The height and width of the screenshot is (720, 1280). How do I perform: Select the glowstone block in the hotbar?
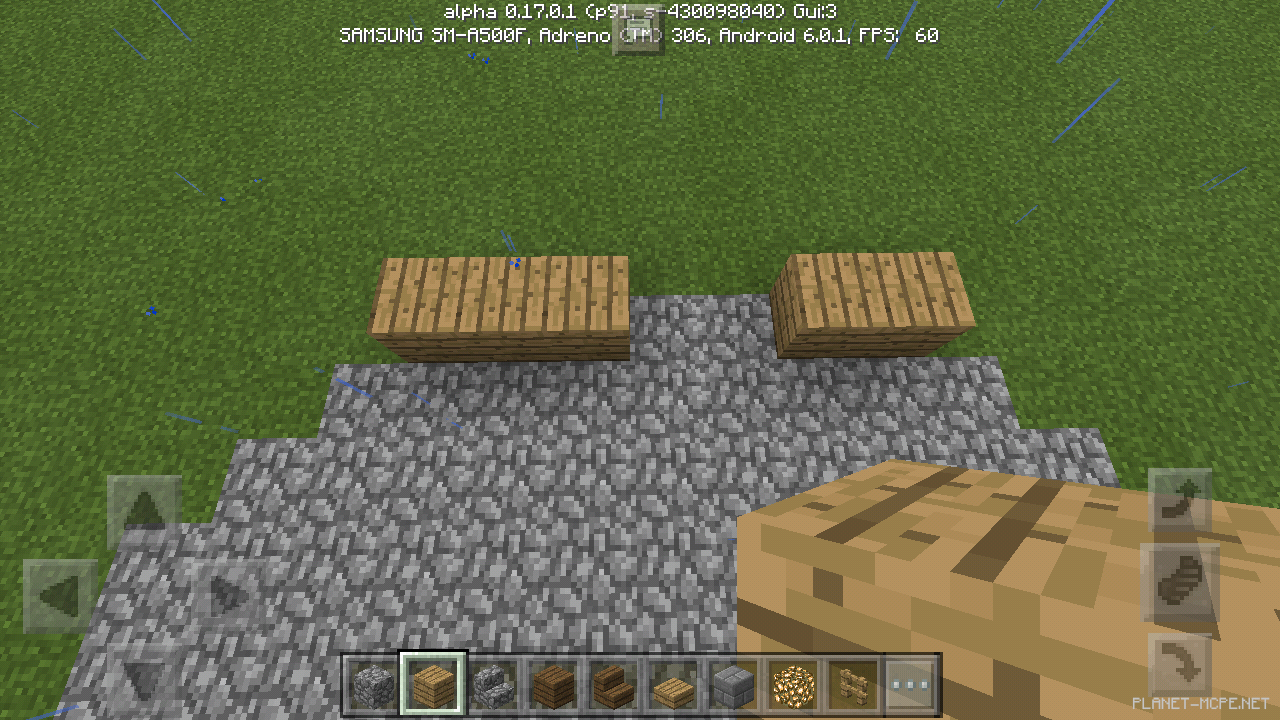(x=792, y=684)
